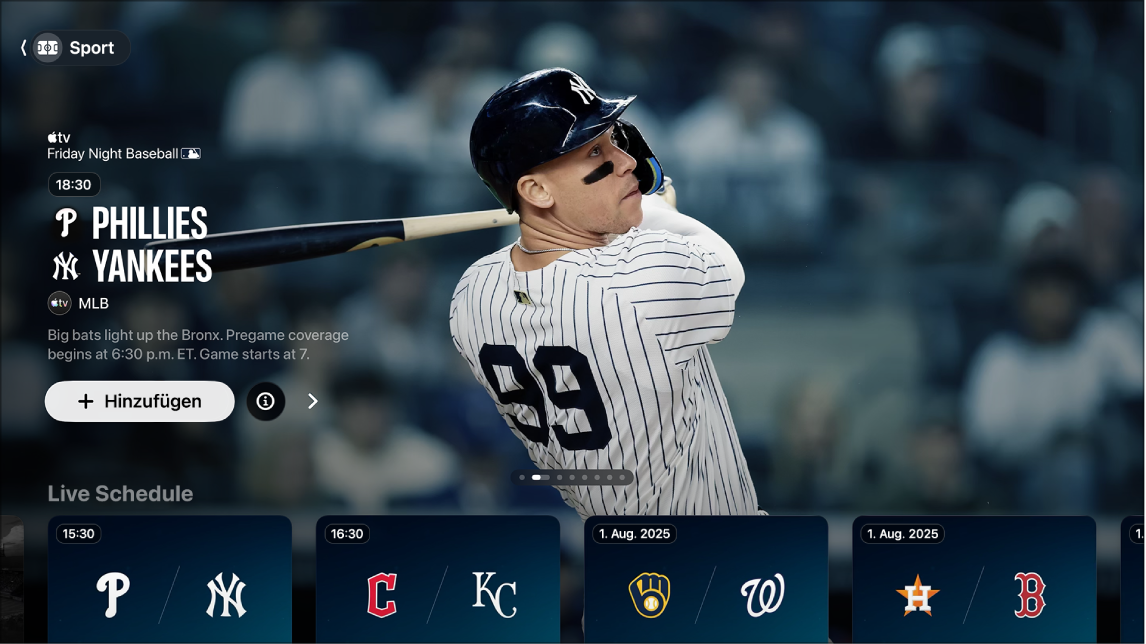1146x644 pixels.
Task: Advance to next featured item with arrow
Action: pyautogui.click(x=313, y=401)
